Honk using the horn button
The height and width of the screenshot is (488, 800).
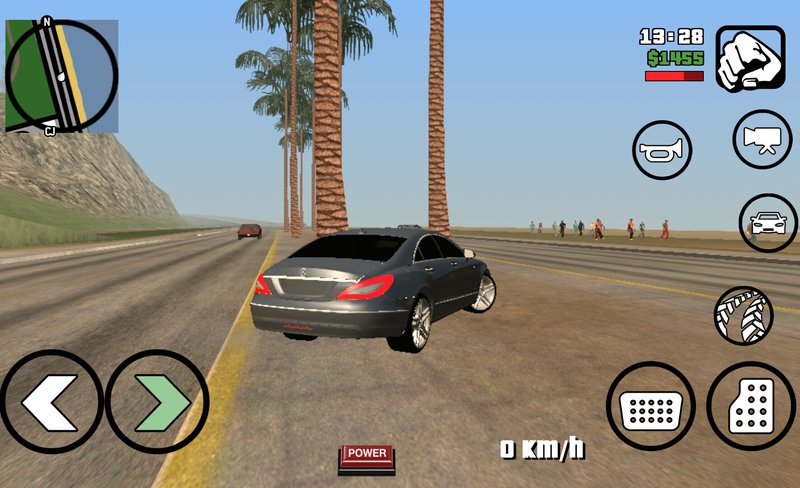[x=662, y=151]
